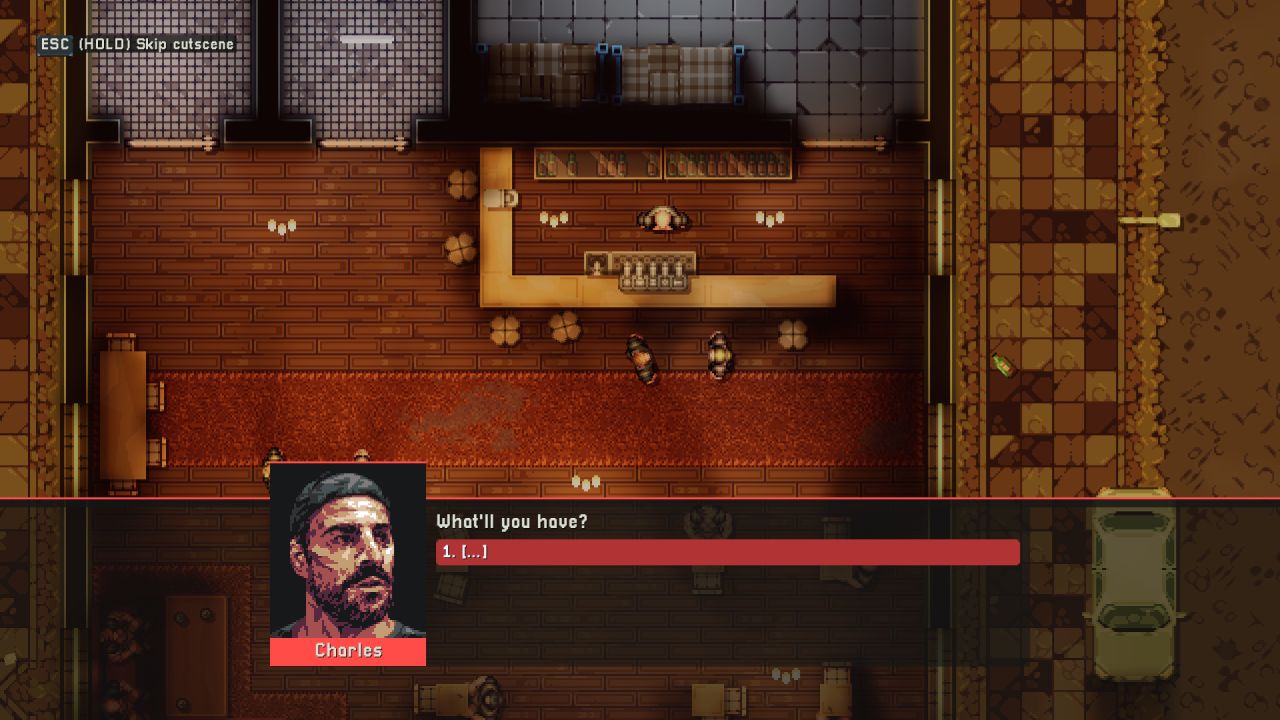Choose dialogue reply 1 with the ellipsis
Image resolution: width=1280 pixels, height=720 pixels.
coord(727,552)
